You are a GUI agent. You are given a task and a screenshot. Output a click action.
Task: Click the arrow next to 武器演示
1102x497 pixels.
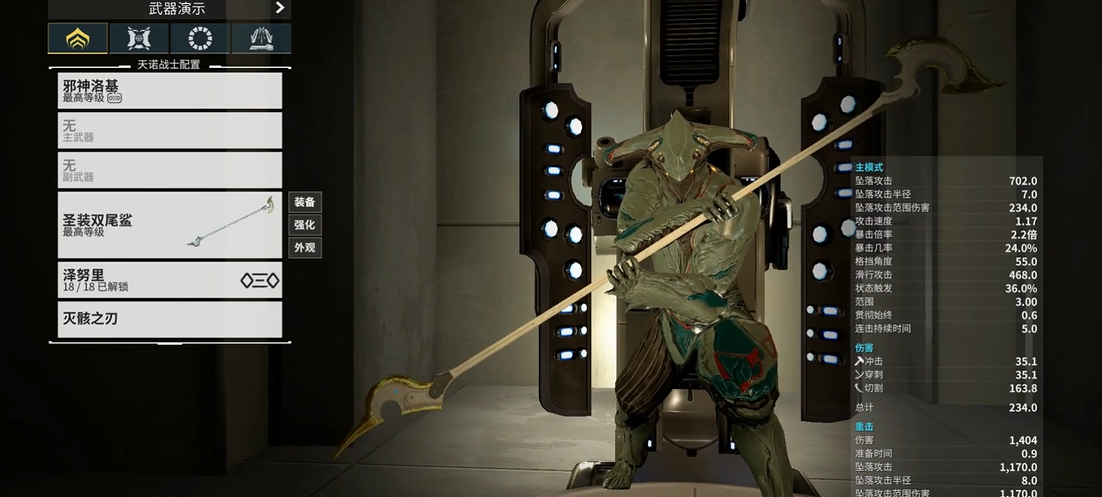click(x=280, y=8)
